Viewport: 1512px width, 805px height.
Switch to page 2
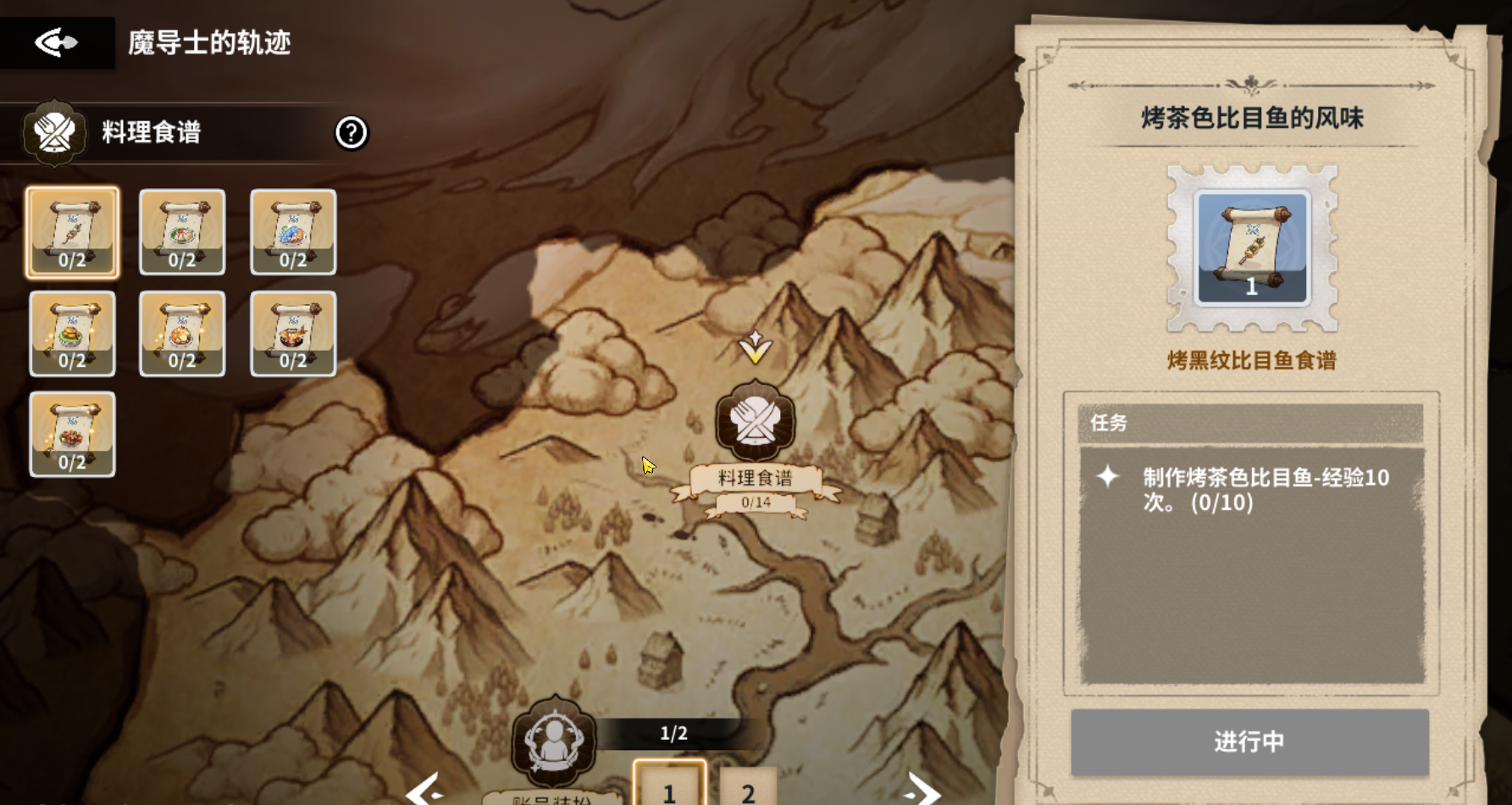click(745, 793)
